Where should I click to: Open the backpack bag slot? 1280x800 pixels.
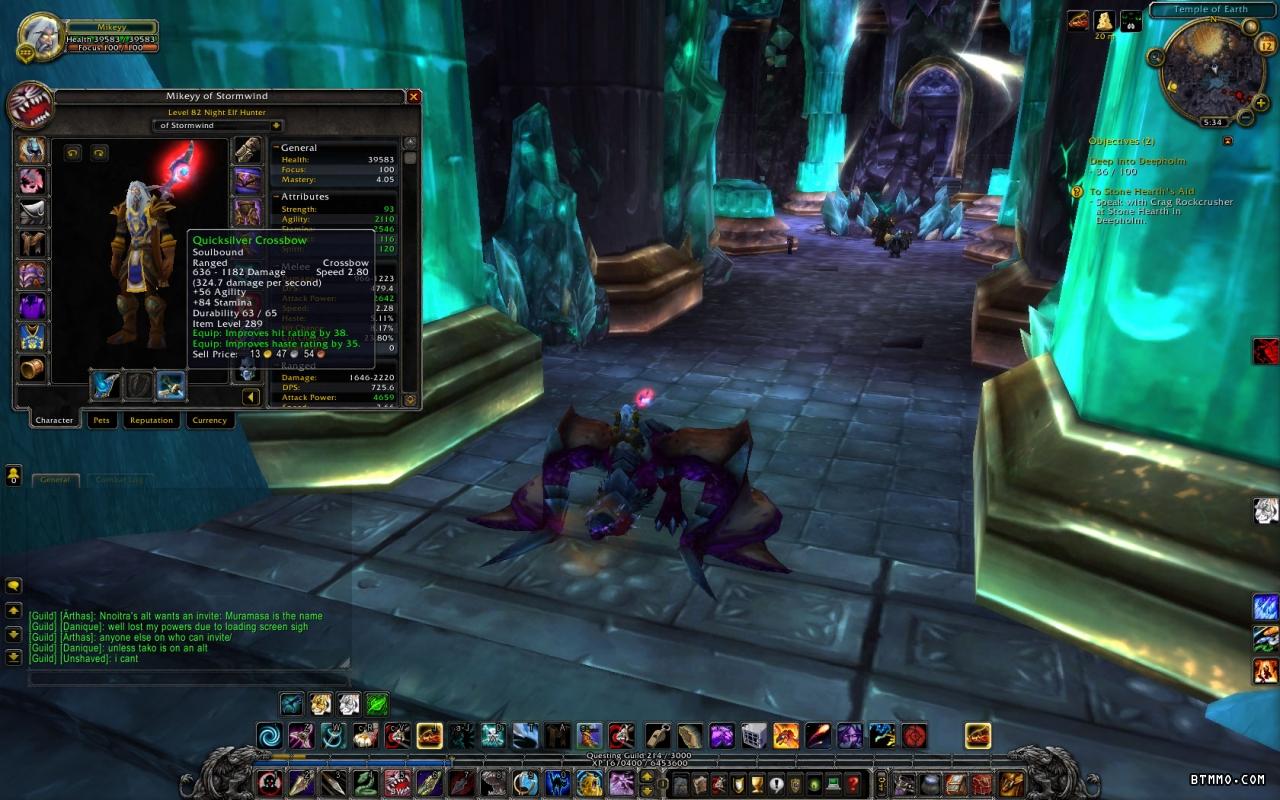pos(1011,783)
